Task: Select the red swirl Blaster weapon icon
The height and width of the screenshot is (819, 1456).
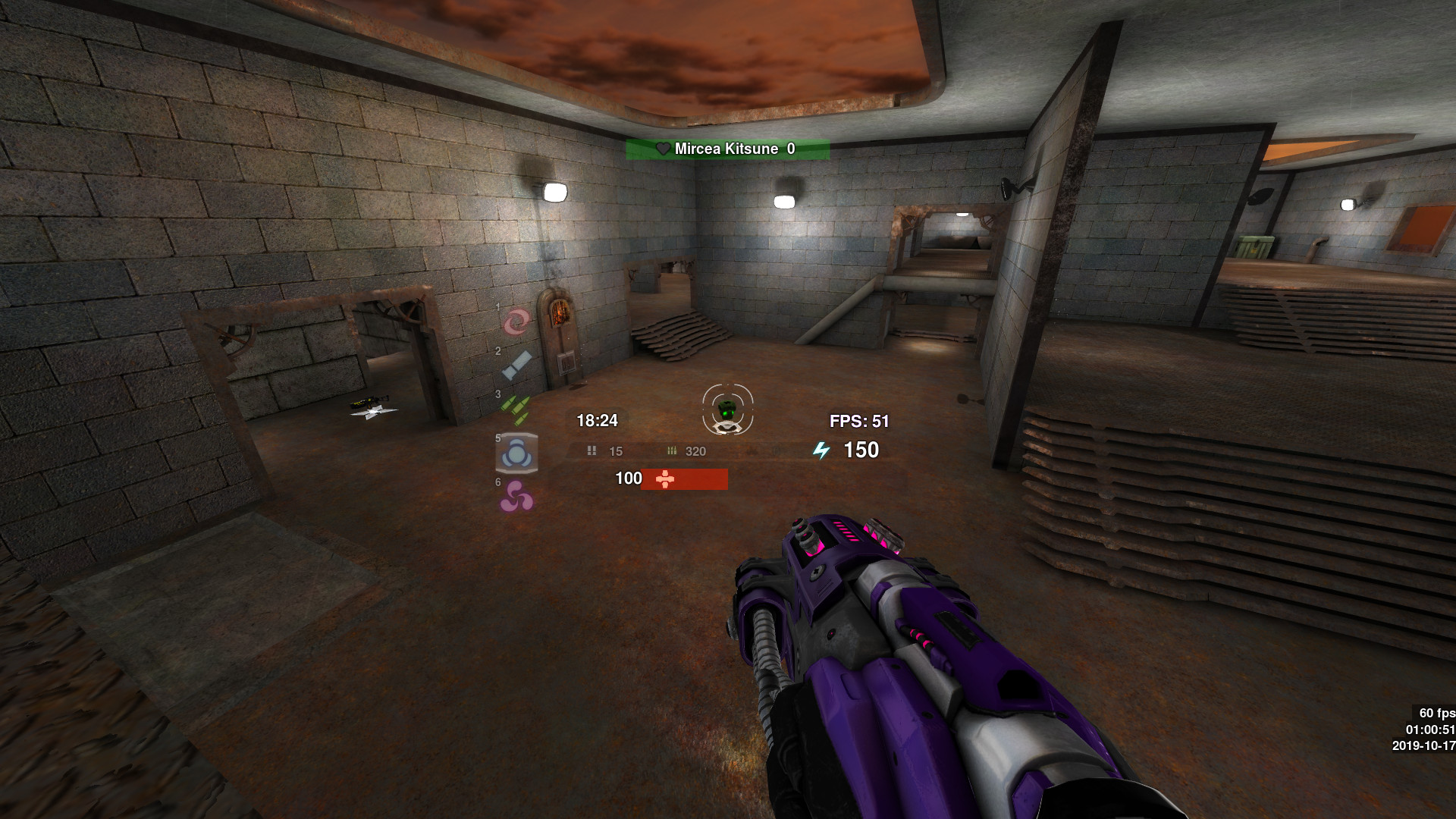Action: [516, 322]
